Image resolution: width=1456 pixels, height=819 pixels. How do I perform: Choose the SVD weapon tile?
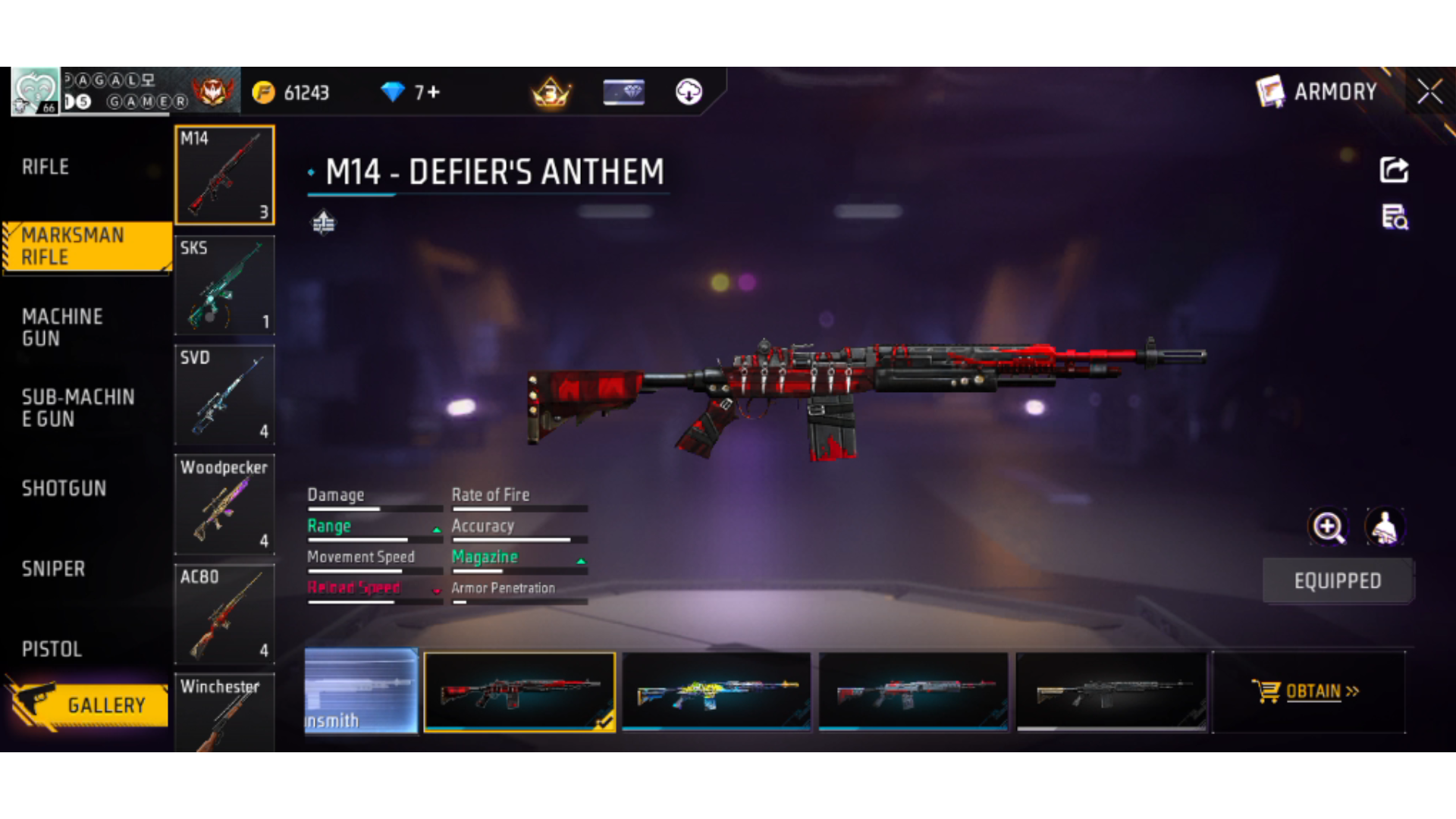(x=224, y=395)
